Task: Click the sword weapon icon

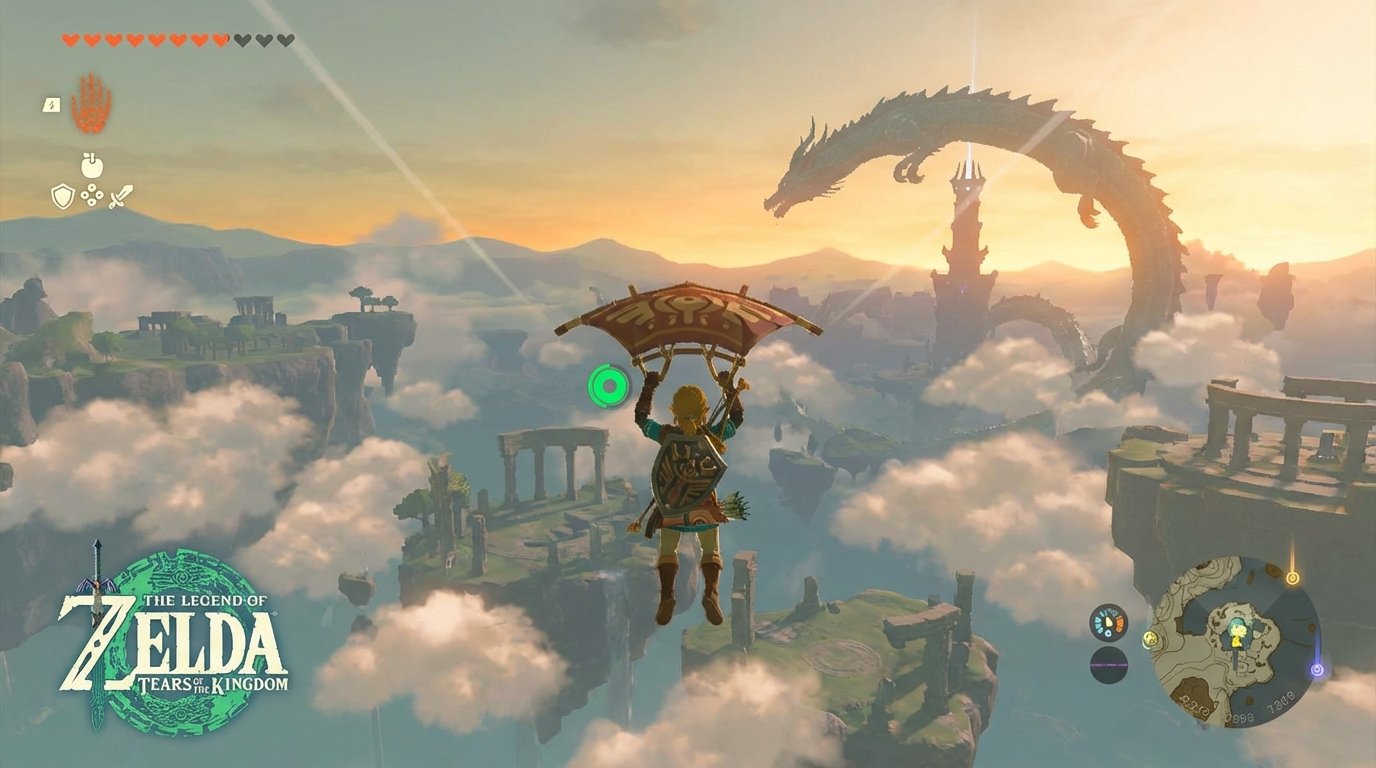Action: tap(120, 196)
